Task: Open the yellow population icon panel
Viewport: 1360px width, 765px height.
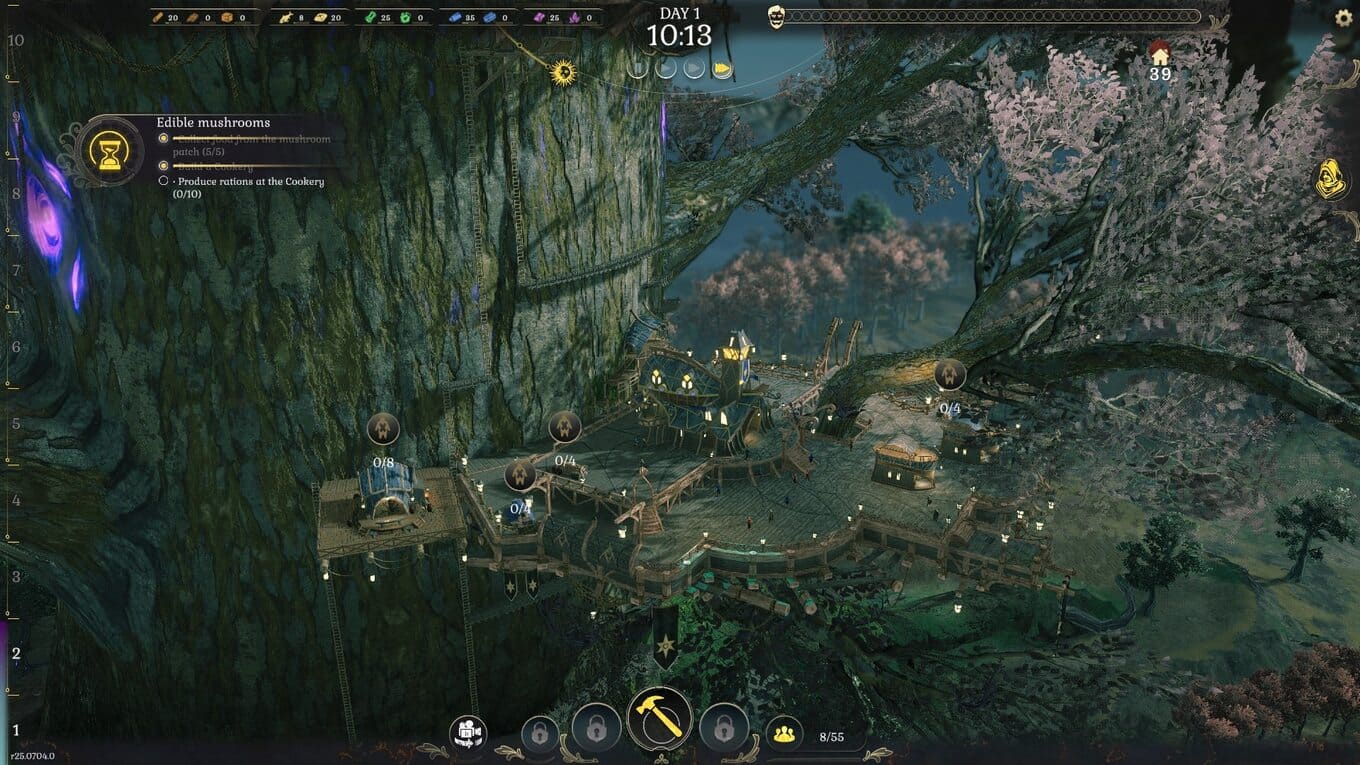Action: tap(785, 735)
